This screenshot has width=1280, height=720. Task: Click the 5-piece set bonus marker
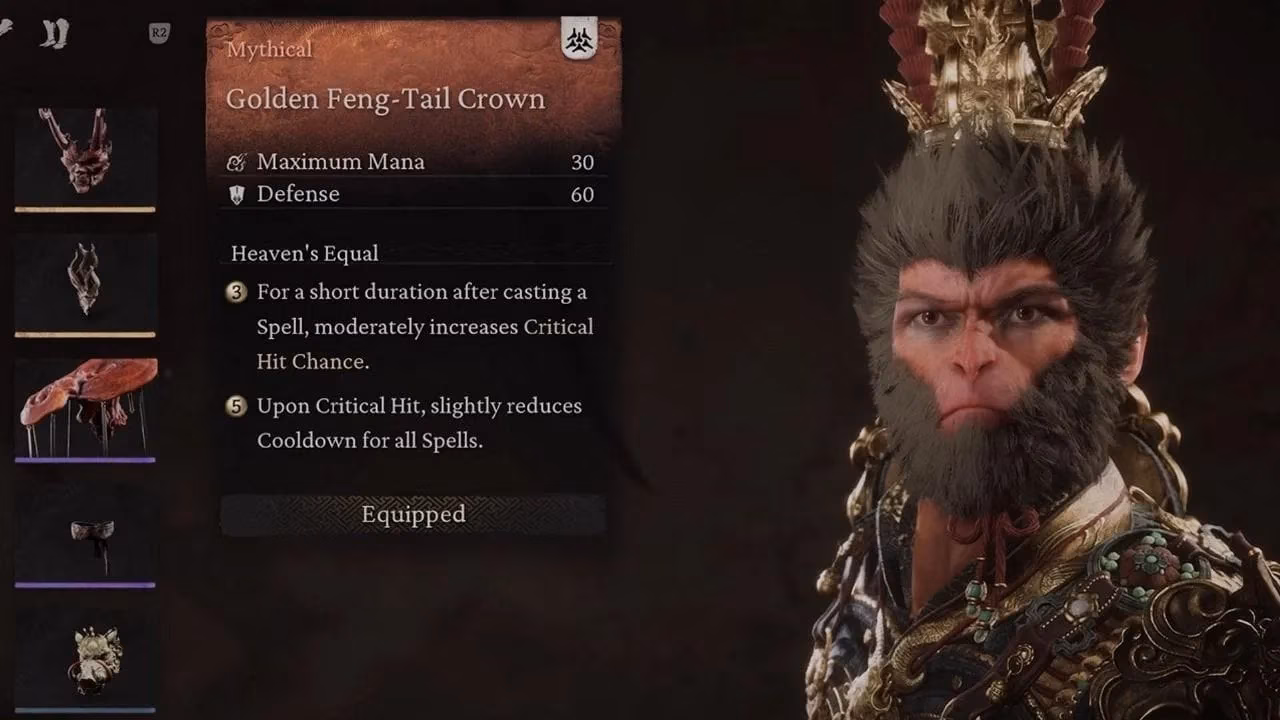235,406
